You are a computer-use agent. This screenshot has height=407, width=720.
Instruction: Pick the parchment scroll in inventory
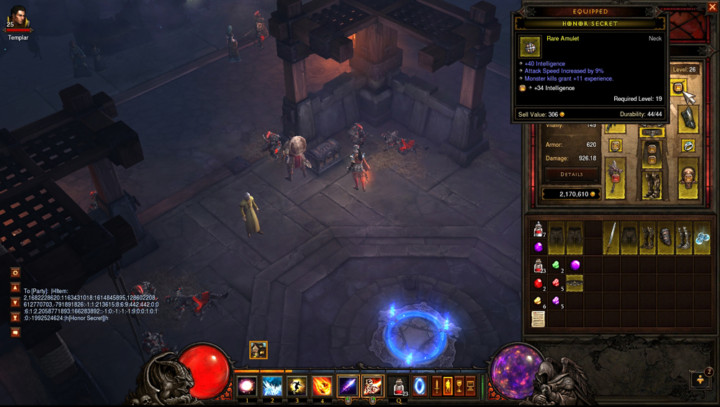click(x=538, y=318)
